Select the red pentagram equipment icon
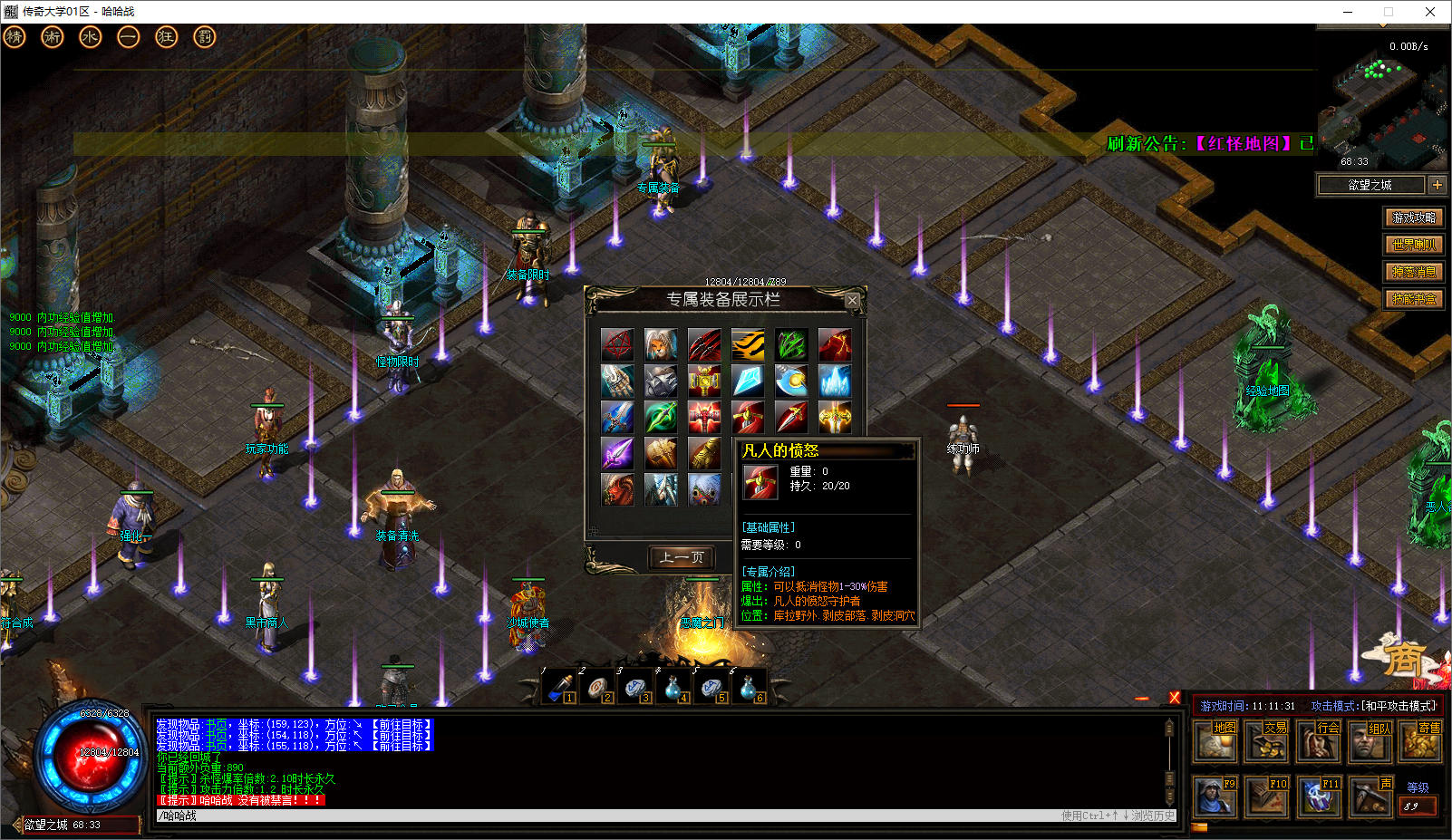This screenshot has height=840, width=1452. 617,344
